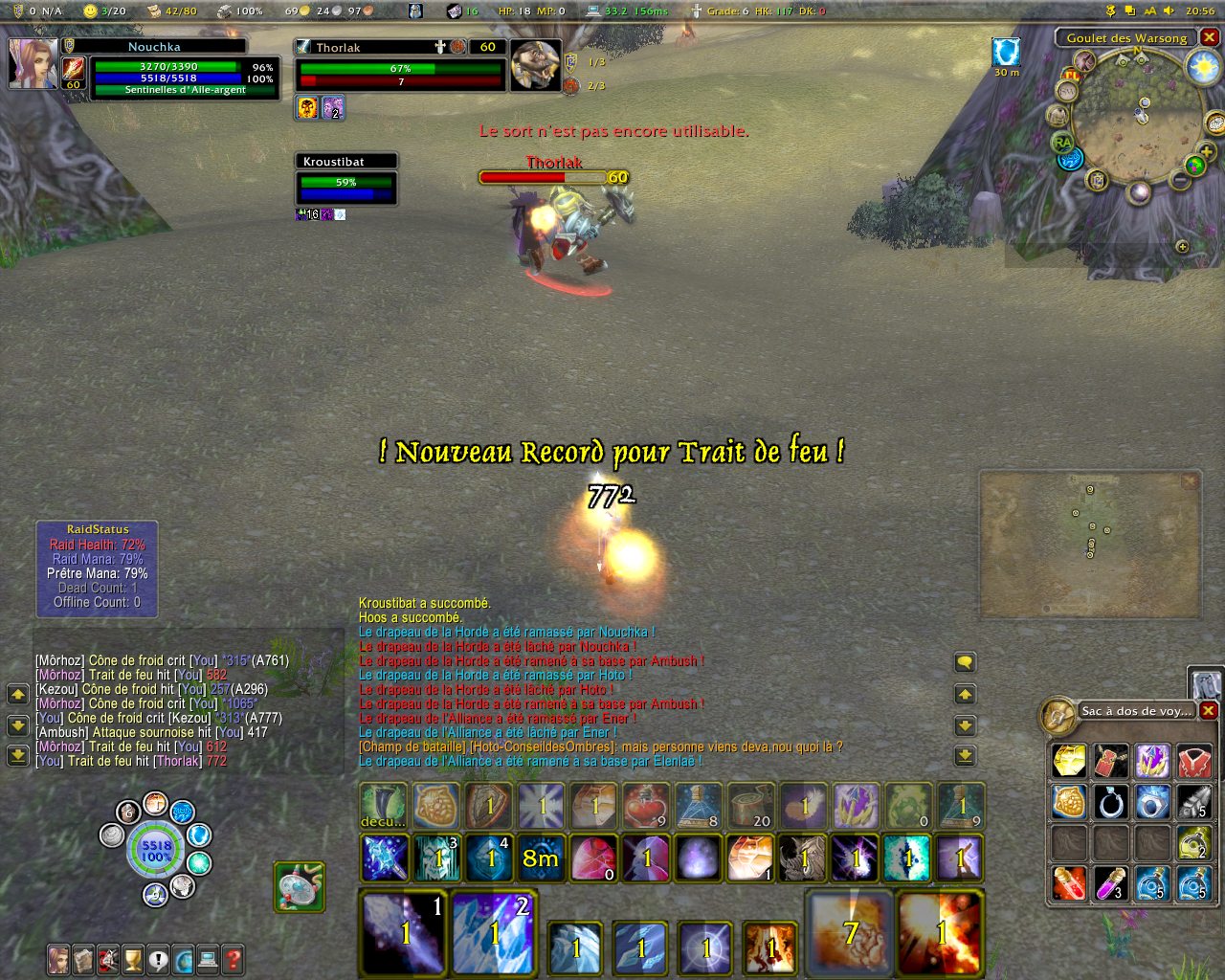Click the green necklace trinket button
This screenshot has height=980, width=1225.
[x=300, y=887]
